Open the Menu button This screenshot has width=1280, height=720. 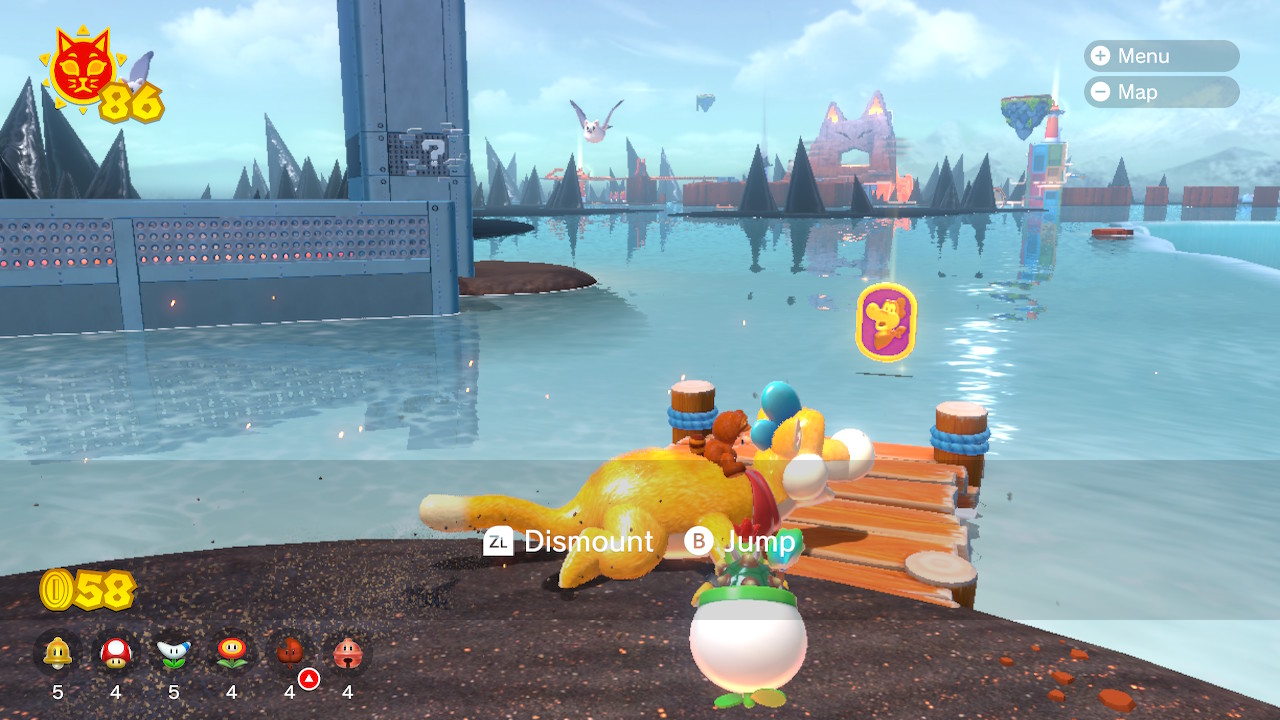point(1160,56)
